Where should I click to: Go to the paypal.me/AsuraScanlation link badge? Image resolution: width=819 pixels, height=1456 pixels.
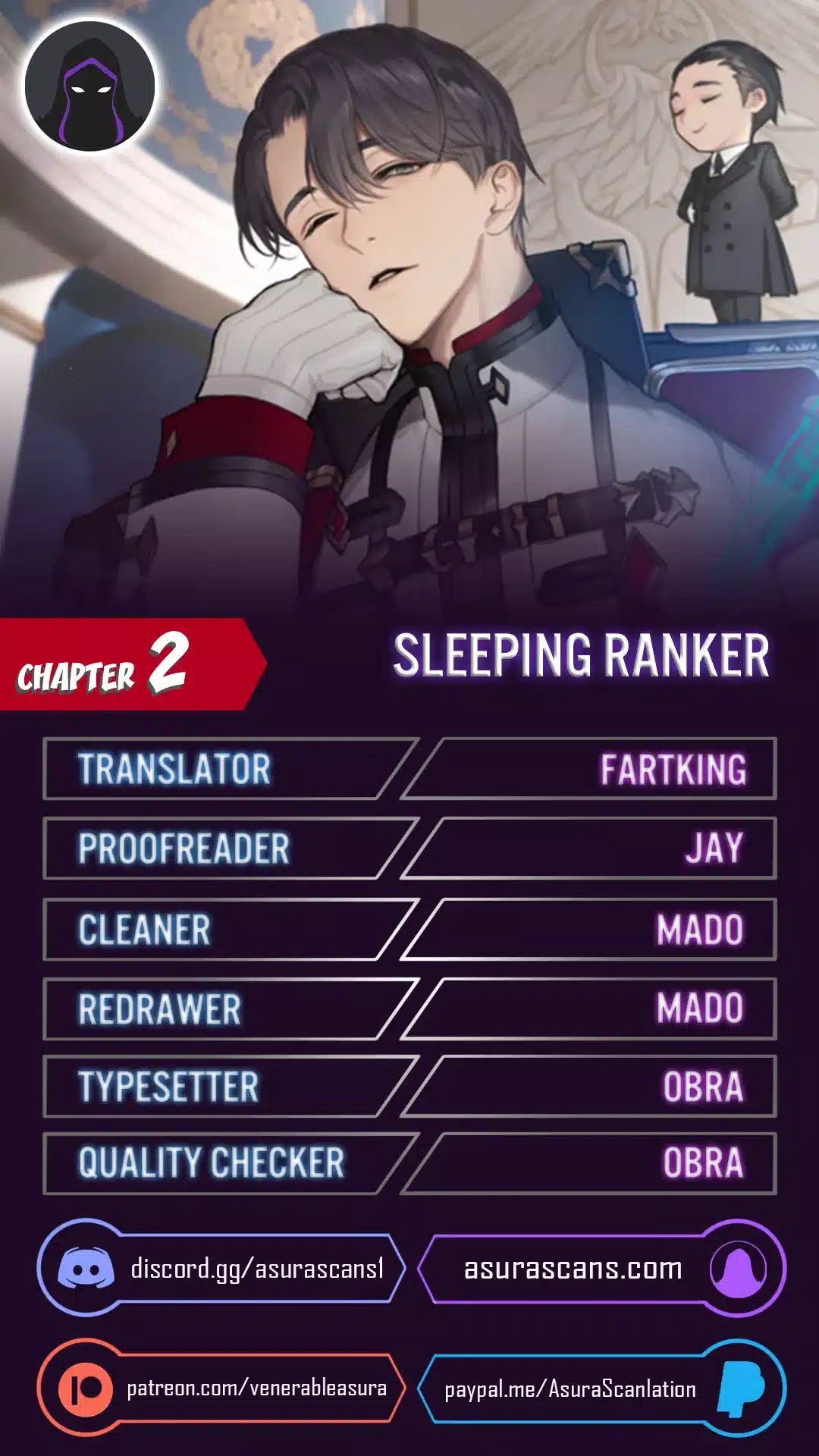601,1389
